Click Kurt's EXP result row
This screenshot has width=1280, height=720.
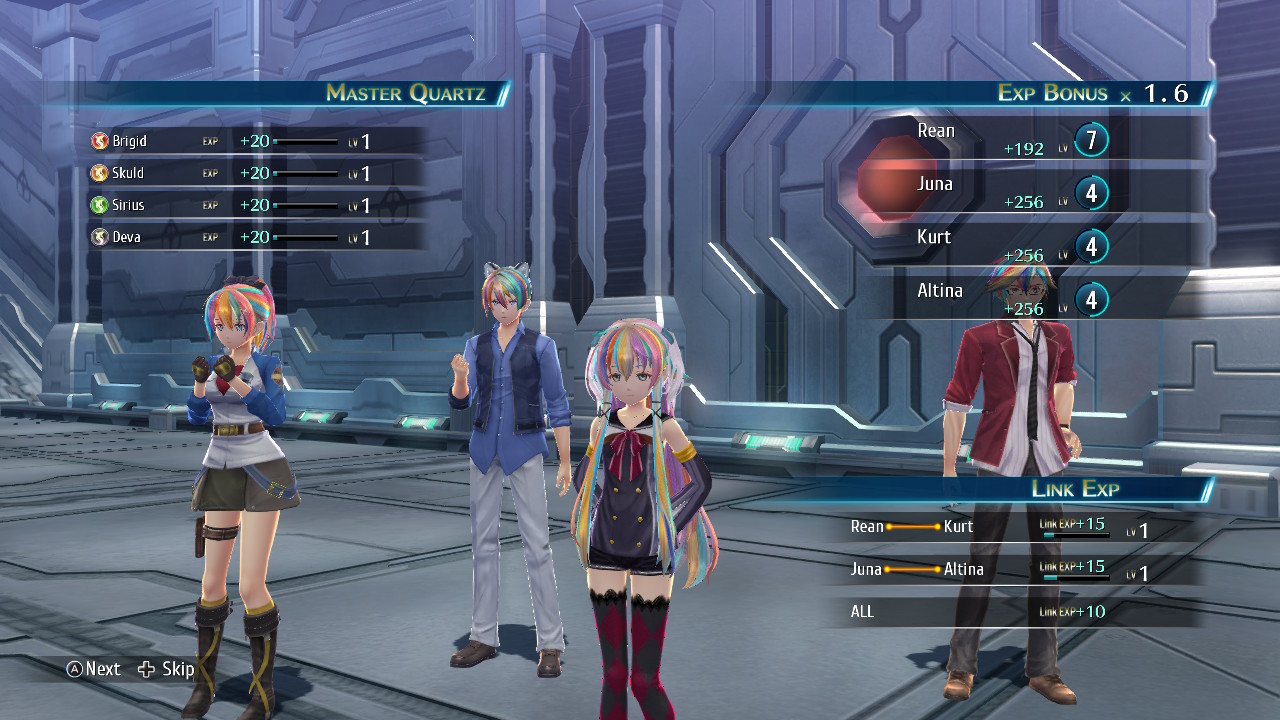coord(1010,246)
